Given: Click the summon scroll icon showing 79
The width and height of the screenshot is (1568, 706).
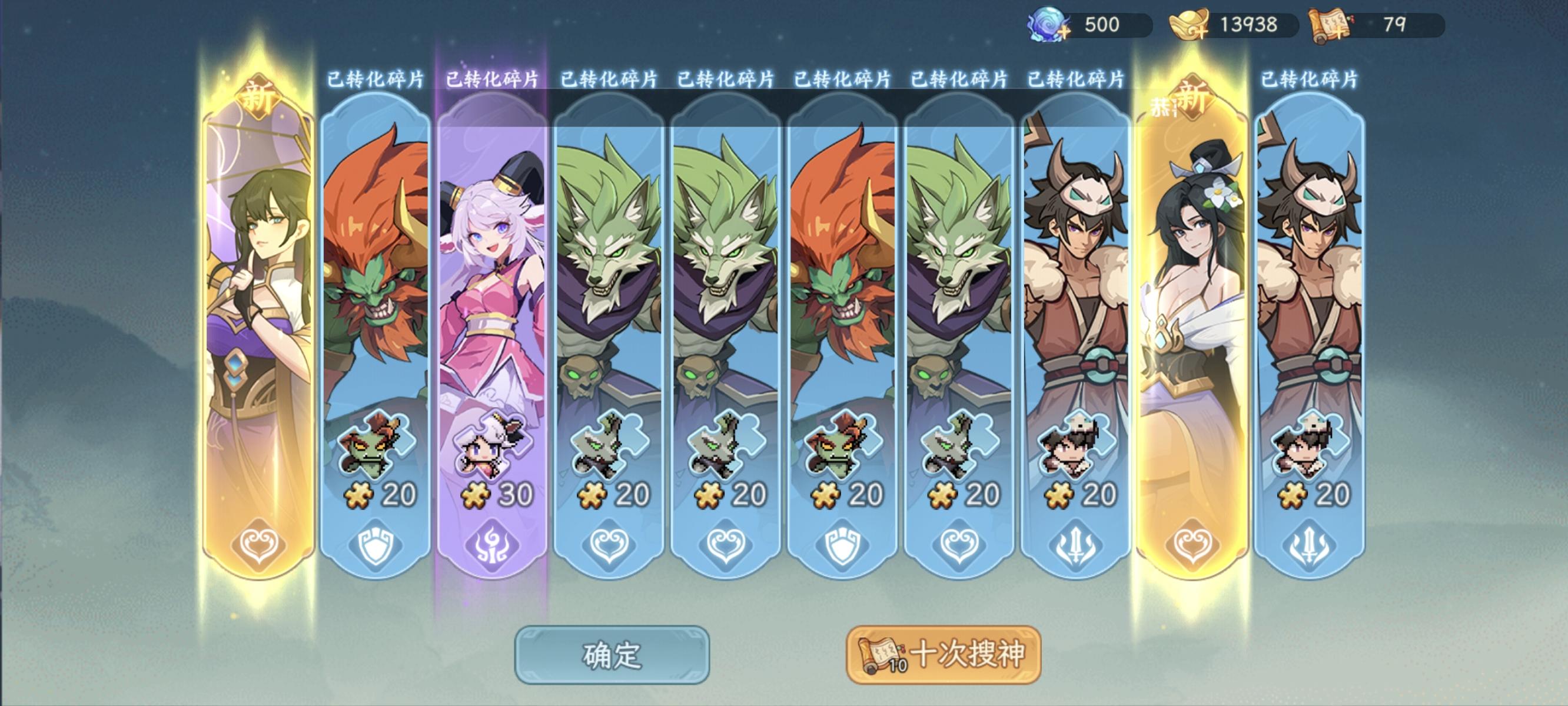Looking at the screenshot, I should point(1330,22).
